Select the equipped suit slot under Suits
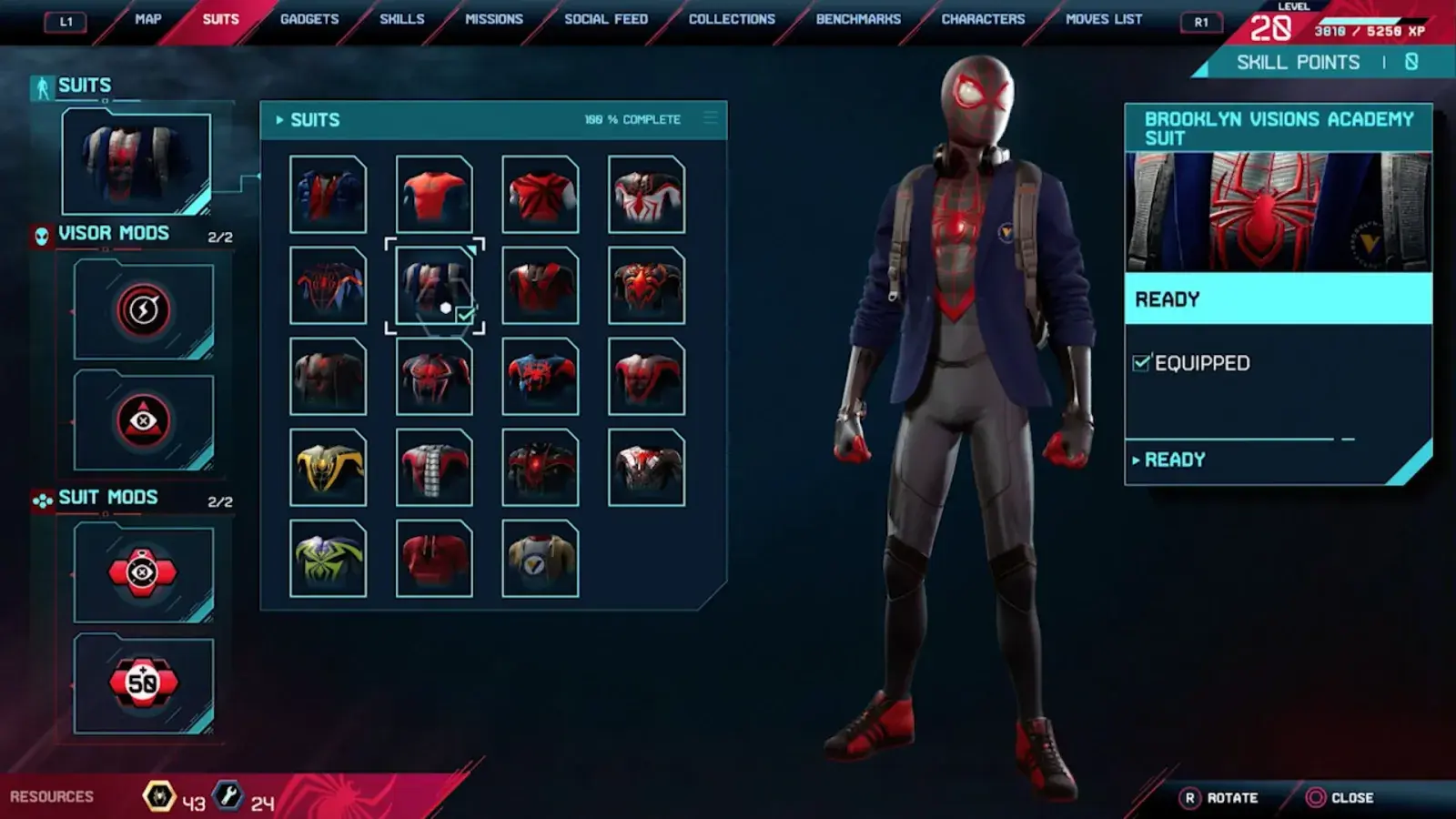1456x819 pixels. (x=136, y=163)
